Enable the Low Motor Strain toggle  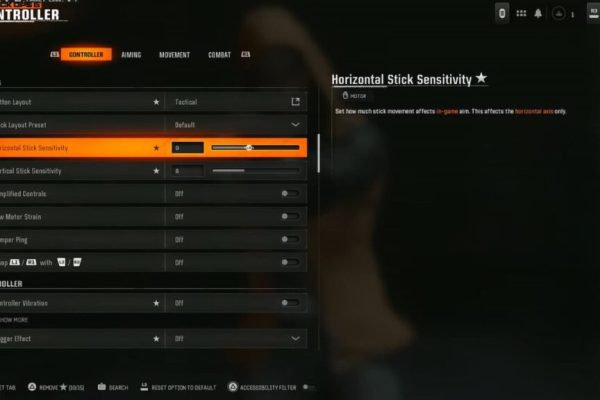pos(289,216)
